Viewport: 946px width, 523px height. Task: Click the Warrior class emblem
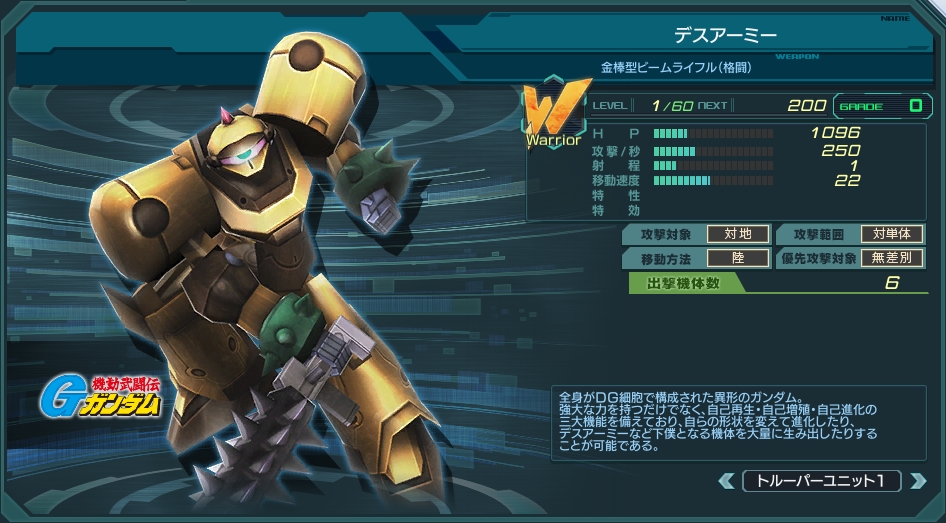tap(551, 115)
